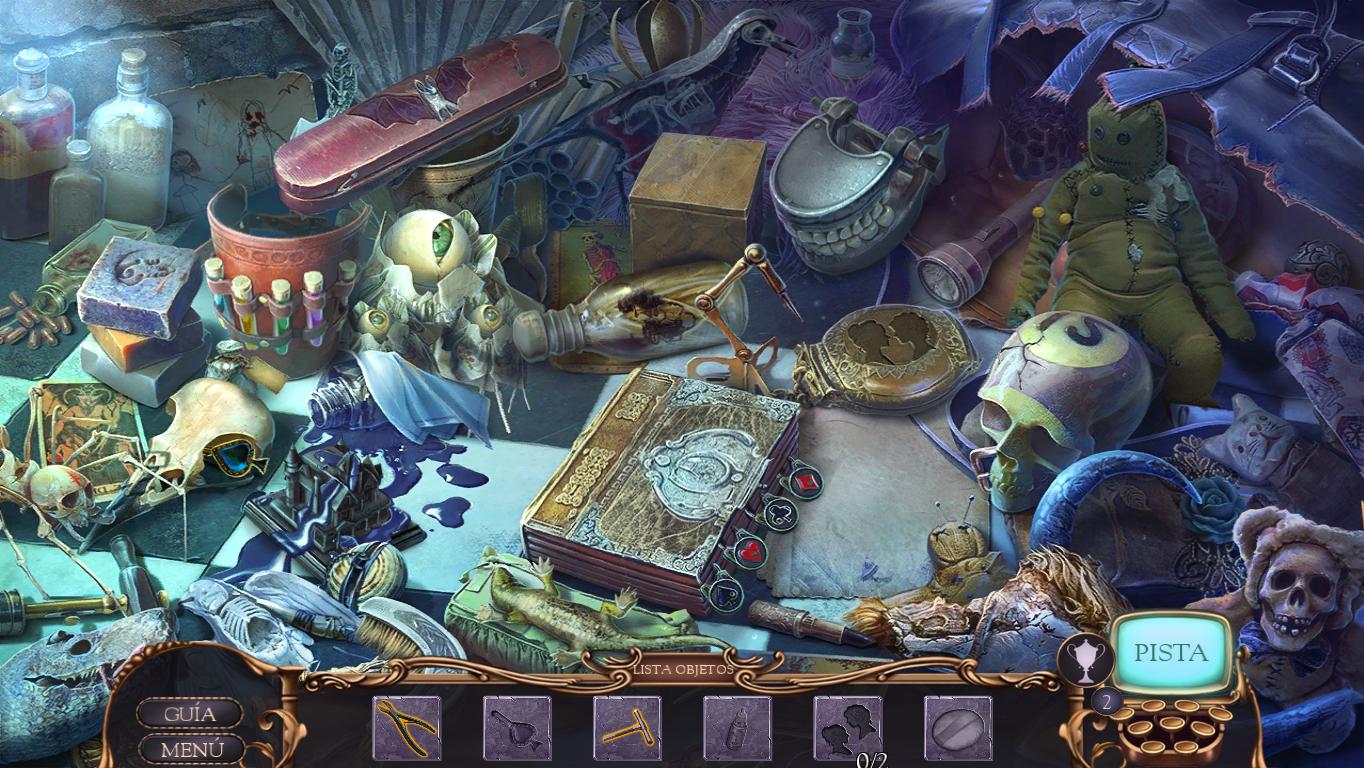Select the round coin icon in the object list
Viewport: 1364px width, 768px height.
pyautogui.click(x=957, y=729)
